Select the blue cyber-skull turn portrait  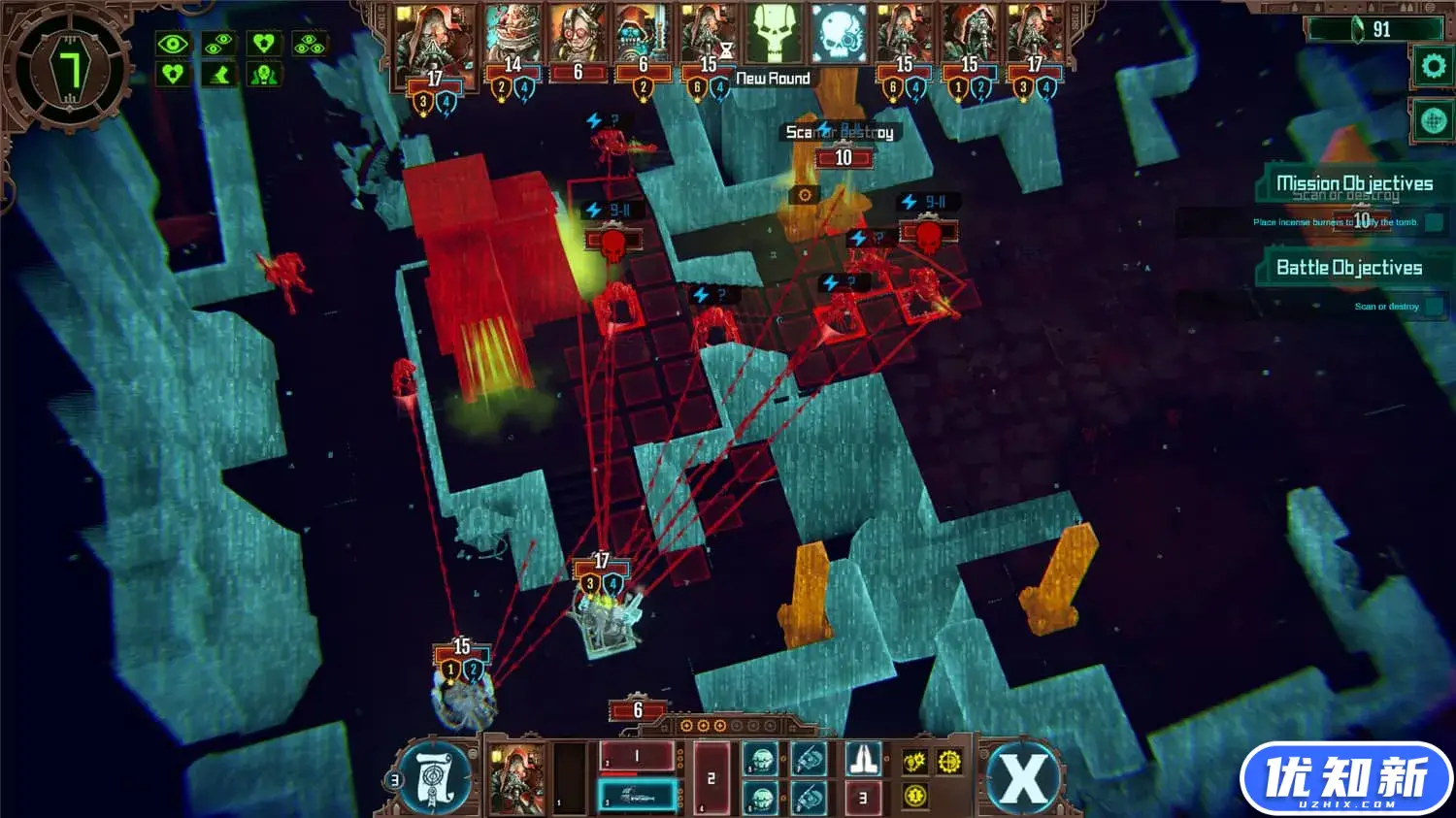pyautogui.click(x=839, y=35)
